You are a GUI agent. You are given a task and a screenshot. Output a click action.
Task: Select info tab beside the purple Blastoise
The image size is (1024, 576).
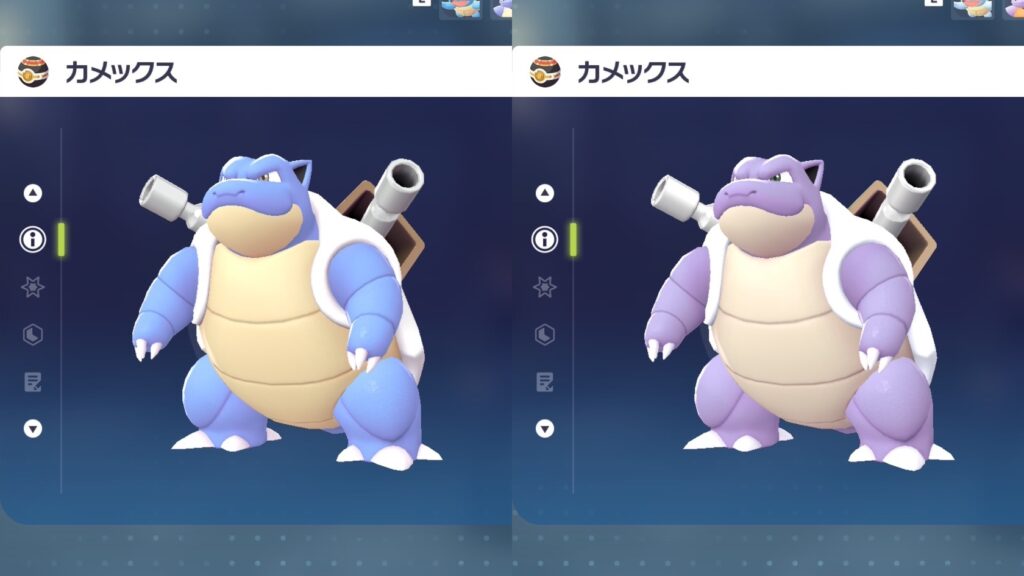(545, 240)
